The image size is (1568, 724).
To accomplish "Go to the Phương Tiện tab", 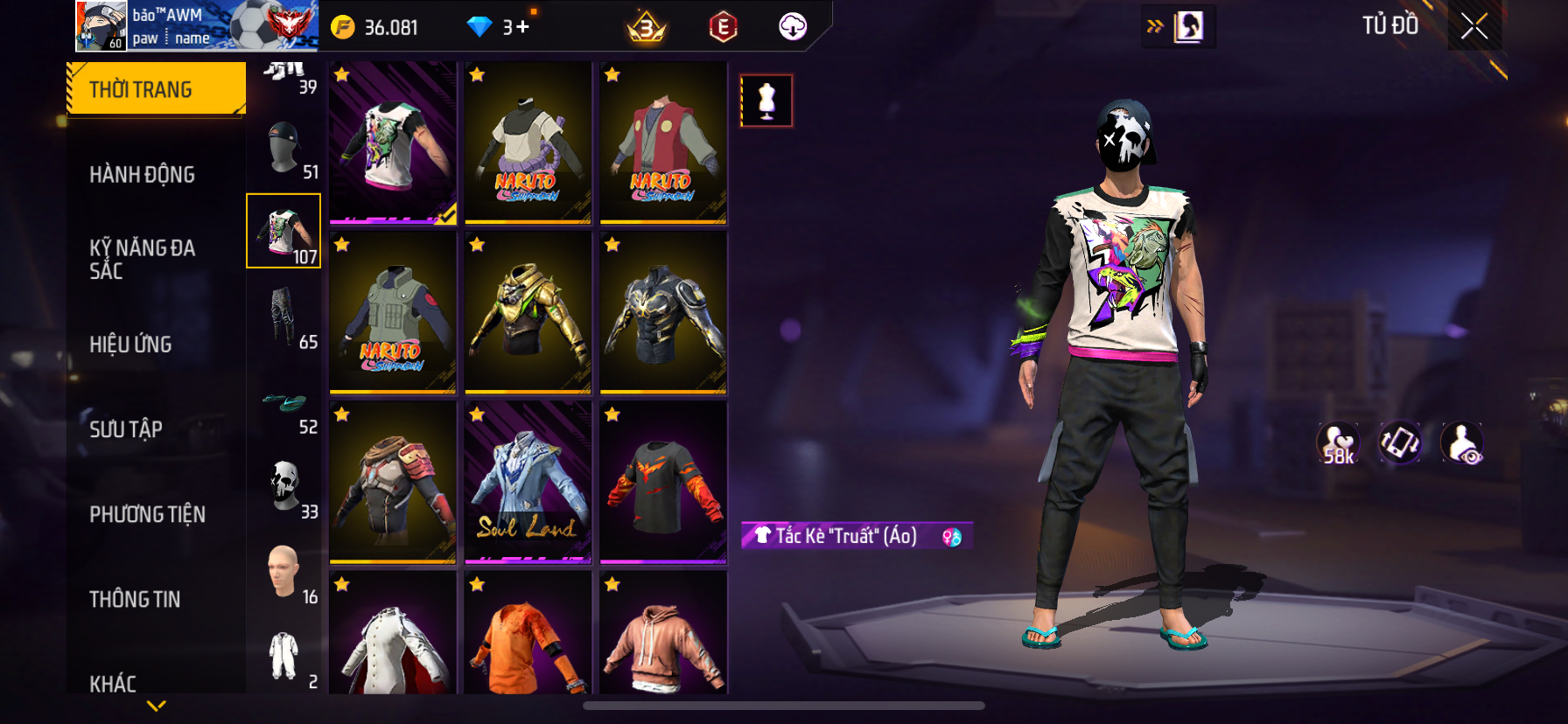I will click(147, 514).
